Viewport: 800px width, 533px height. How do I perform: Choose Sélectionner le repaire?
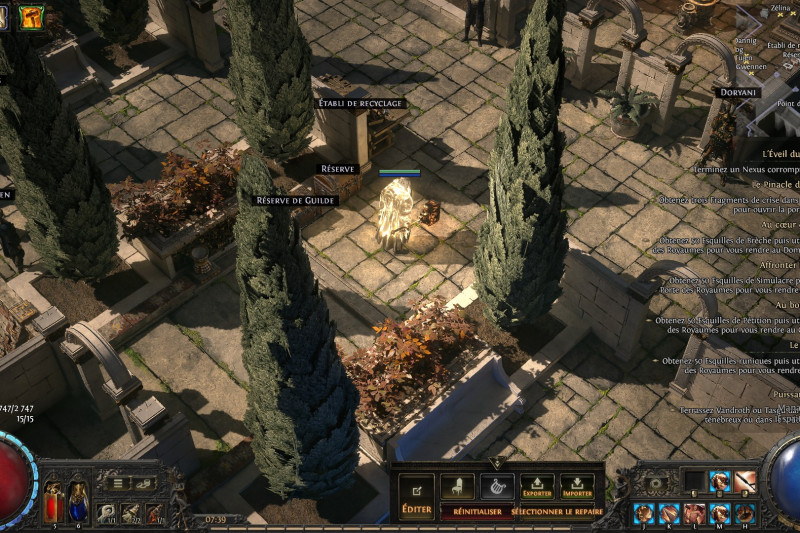[556, 511]
